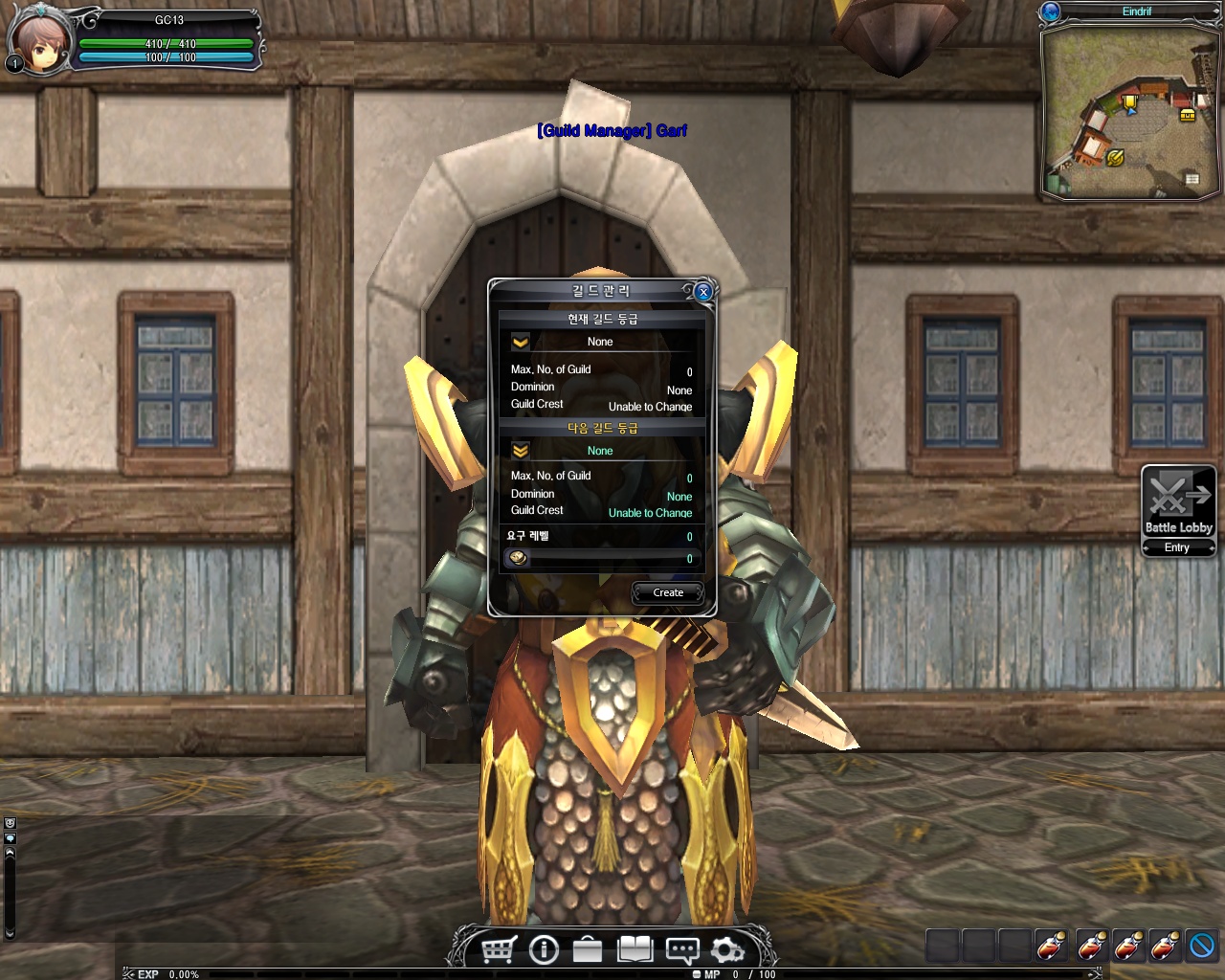This screenshot has width=1225, height=980.
Task: Click the yellow banner marker on minimap
Action: click(1130, 102)
